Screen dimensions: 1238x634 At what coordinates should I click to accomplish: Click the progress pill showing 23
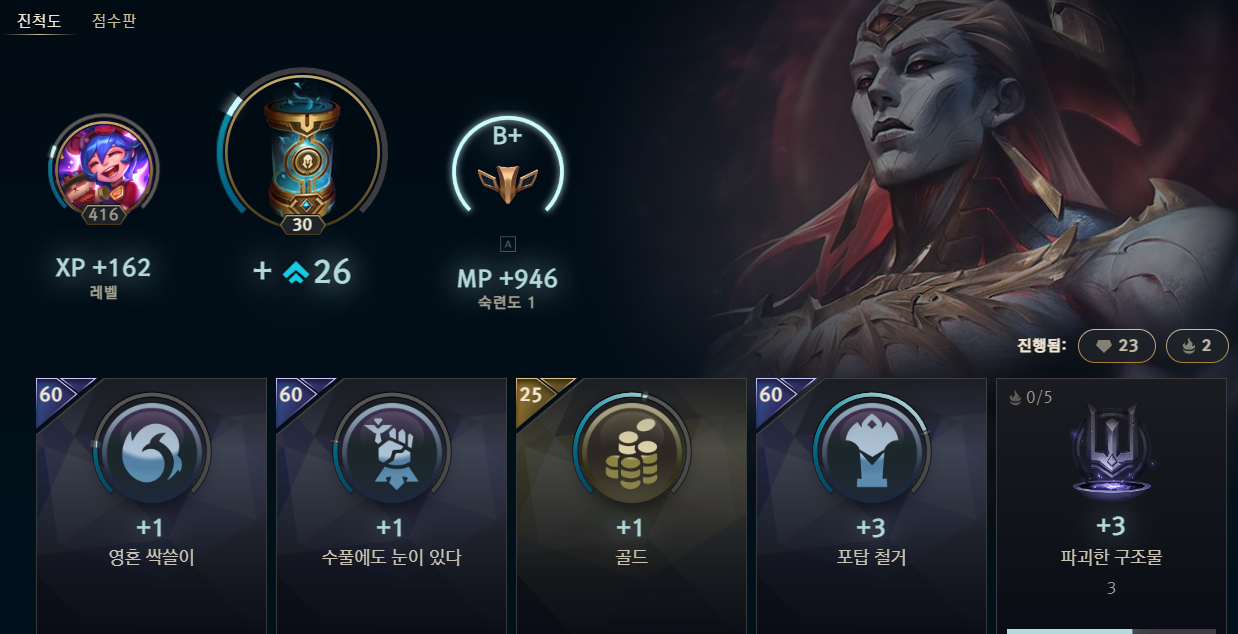[x=1117, y=346]
